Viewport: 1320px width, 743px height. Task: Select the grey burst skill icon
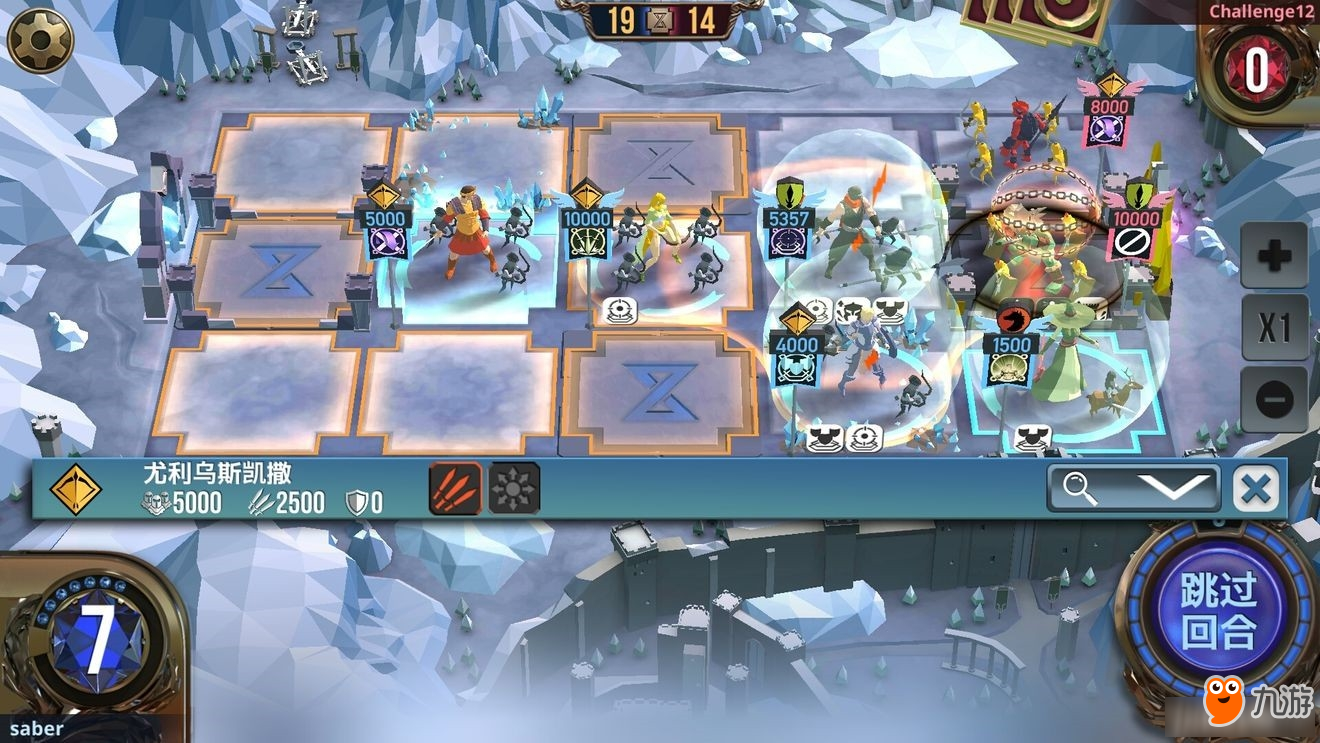tap(514, 488)
